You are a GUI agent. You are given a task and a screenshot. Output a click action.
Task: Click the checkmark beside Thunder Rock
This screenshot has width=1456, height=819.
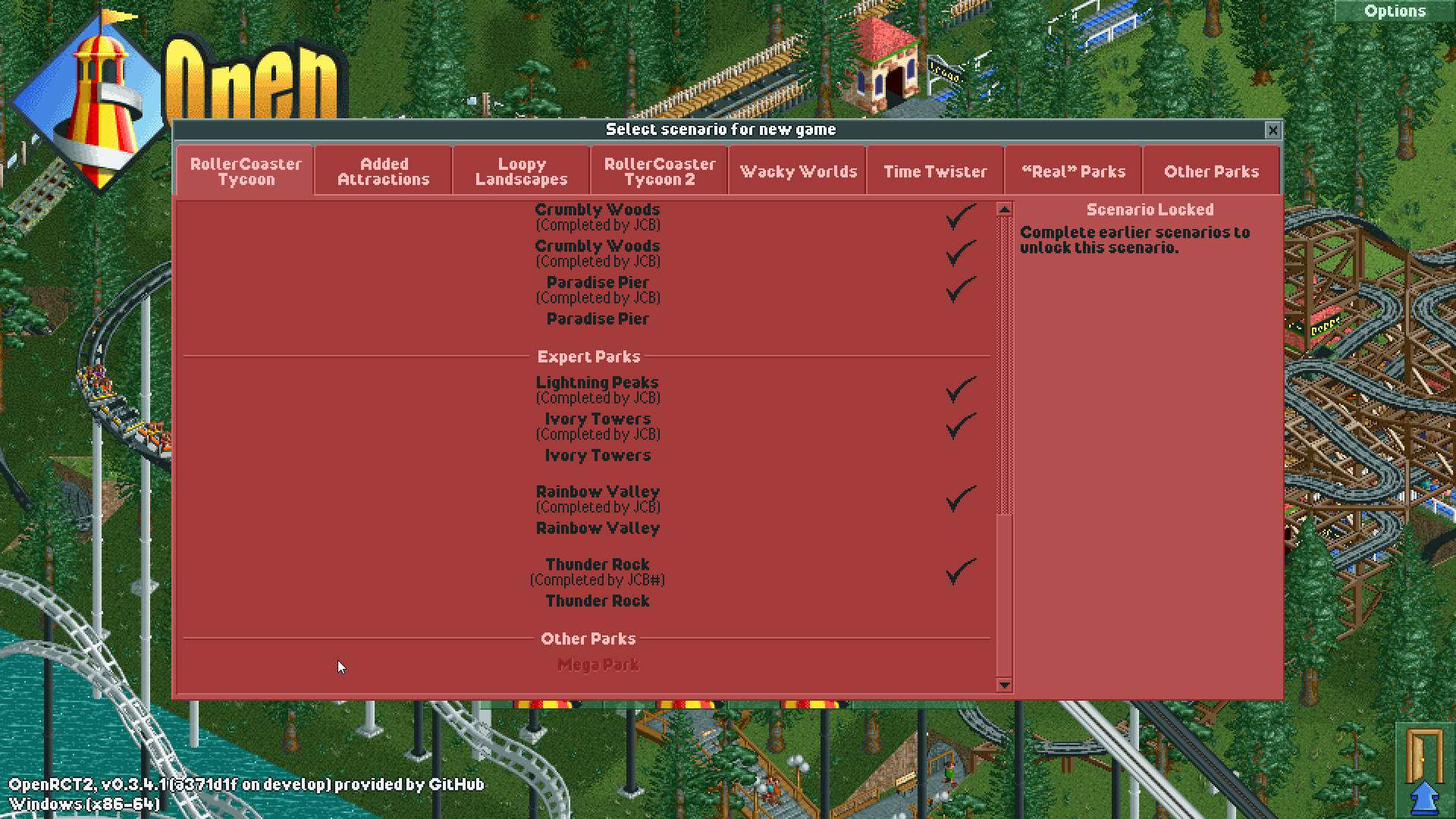pos(962,571)
